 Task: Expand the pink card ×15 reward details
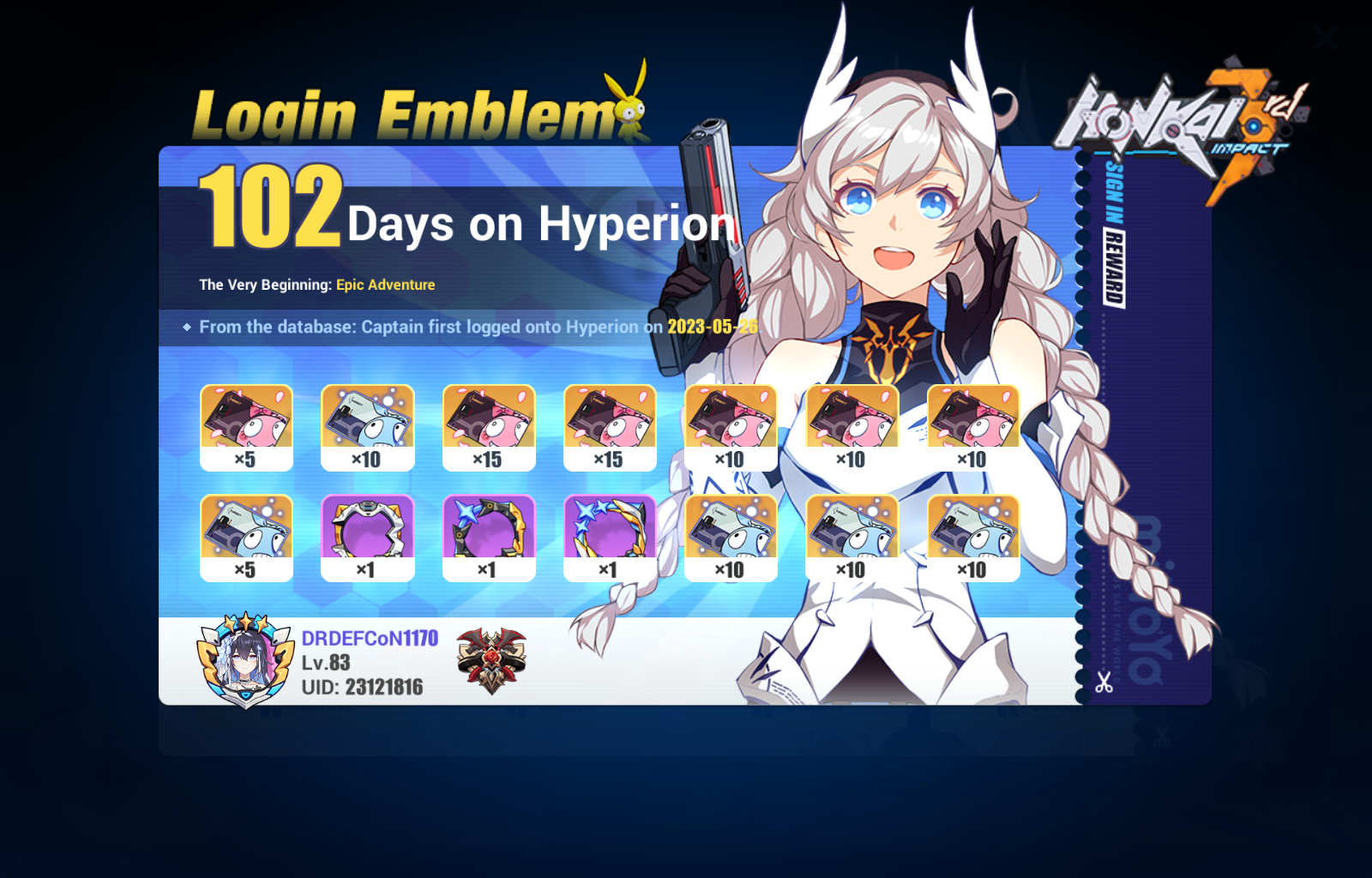click(489, 426)
